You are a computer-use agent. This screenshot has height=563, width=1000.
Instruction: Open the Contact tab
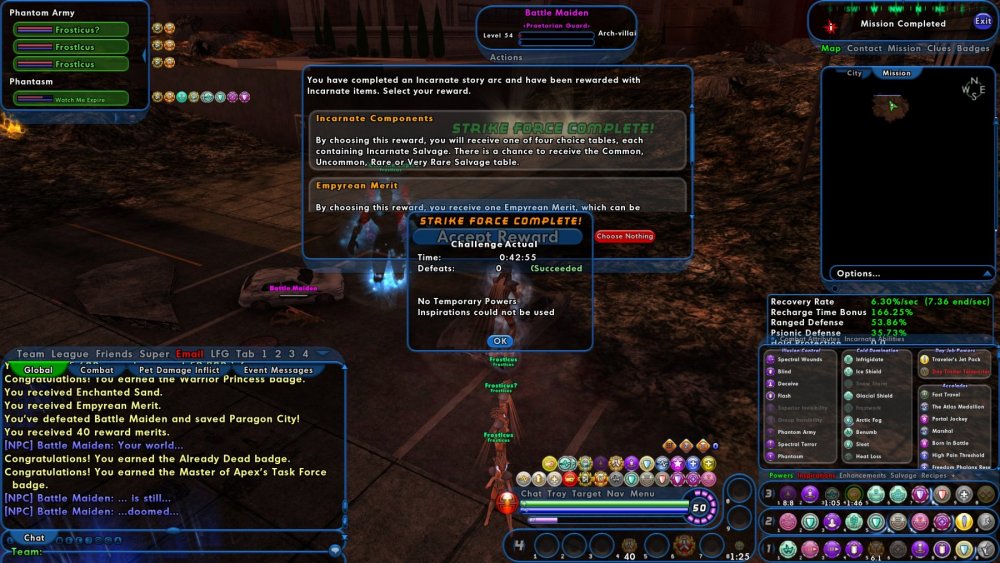pyautogui.click(x=864, y=48)
